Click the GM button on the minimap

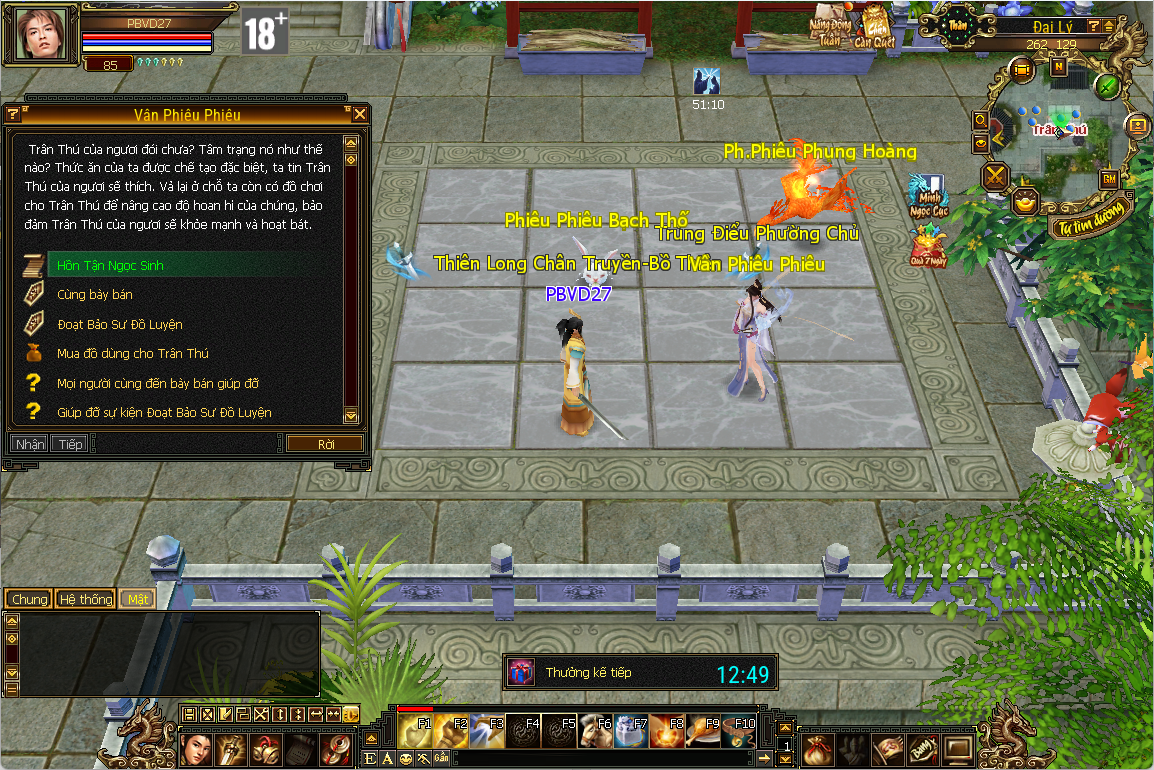(x=1109, y=179)
